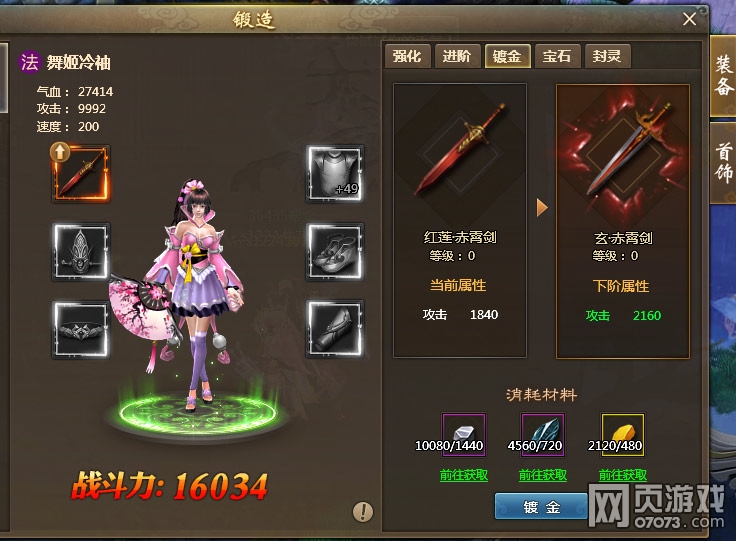Click the blue 镀金 confirm button
The width and height of the screenshot is (736, 541).
tap(541, 507)
